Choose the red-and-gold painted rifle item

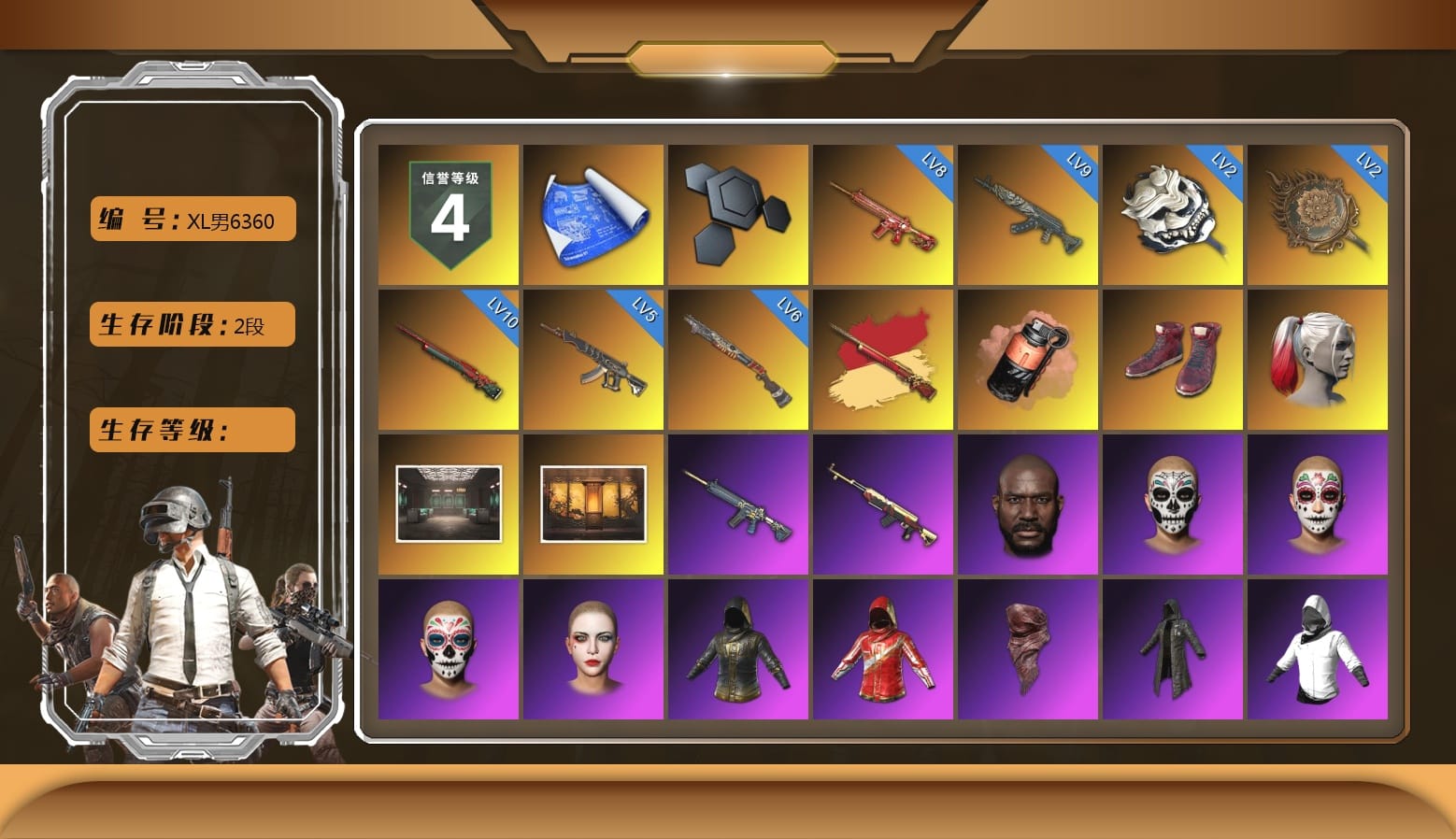(883, 358)
